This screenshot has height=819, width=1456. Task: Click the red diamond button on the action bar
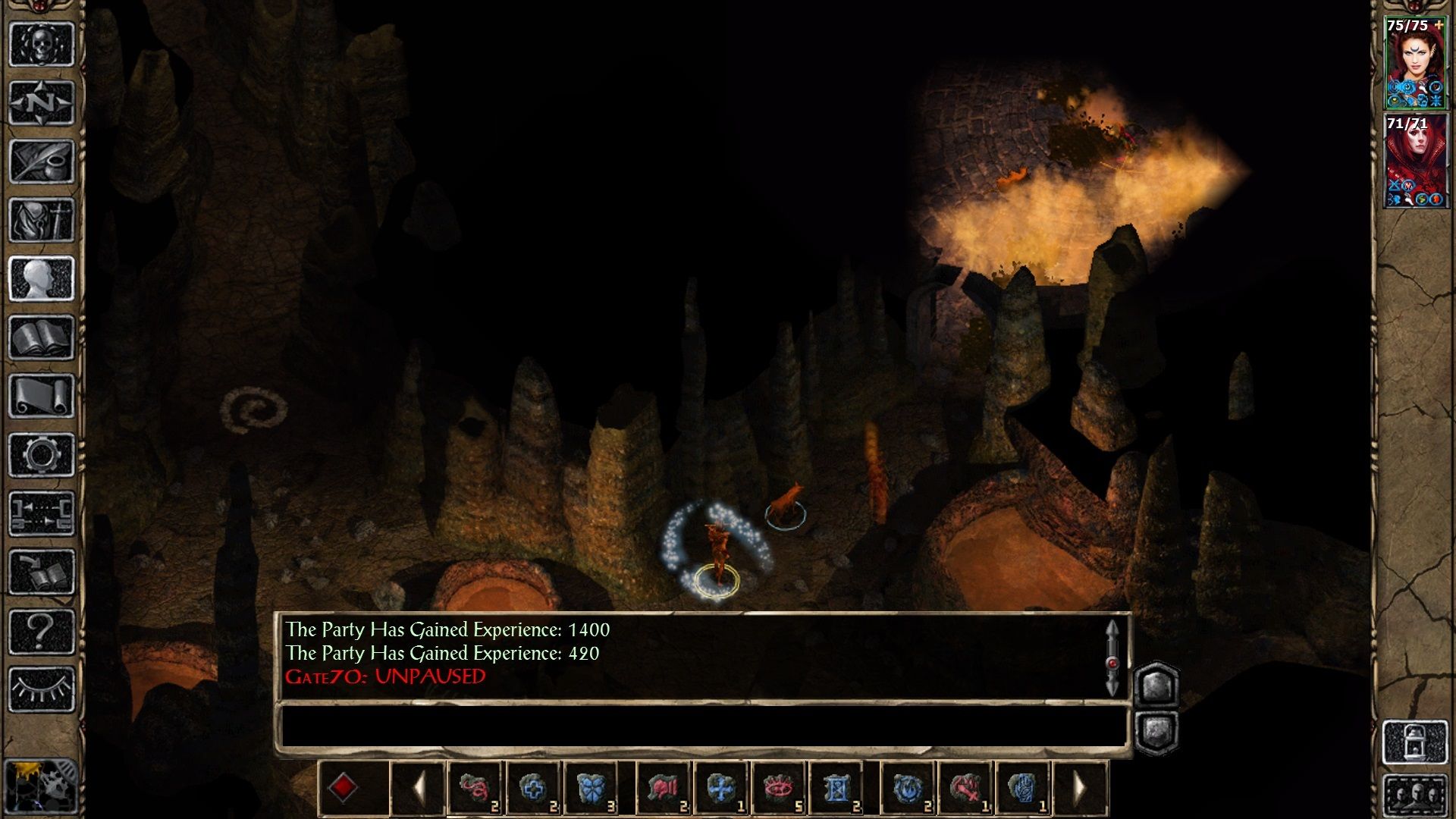coord(343,789)
